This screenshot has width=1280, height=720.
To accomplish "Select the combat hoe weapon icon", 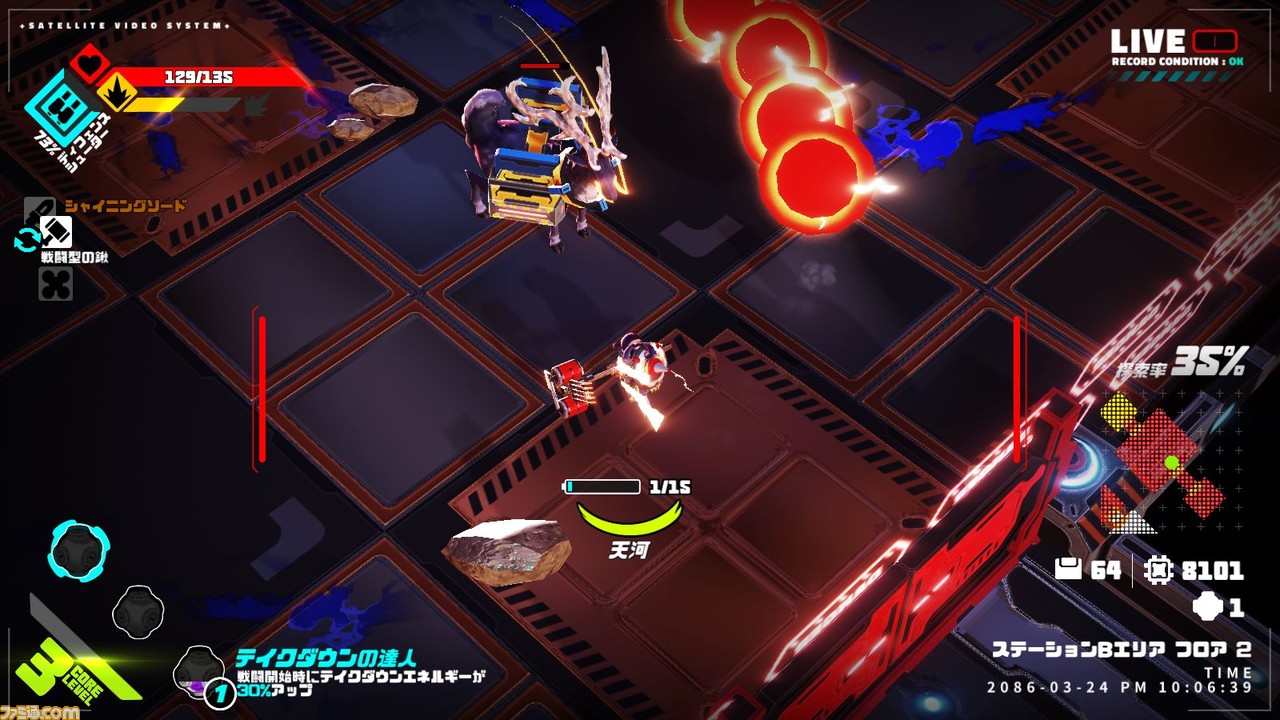I will tap(56, 233).
